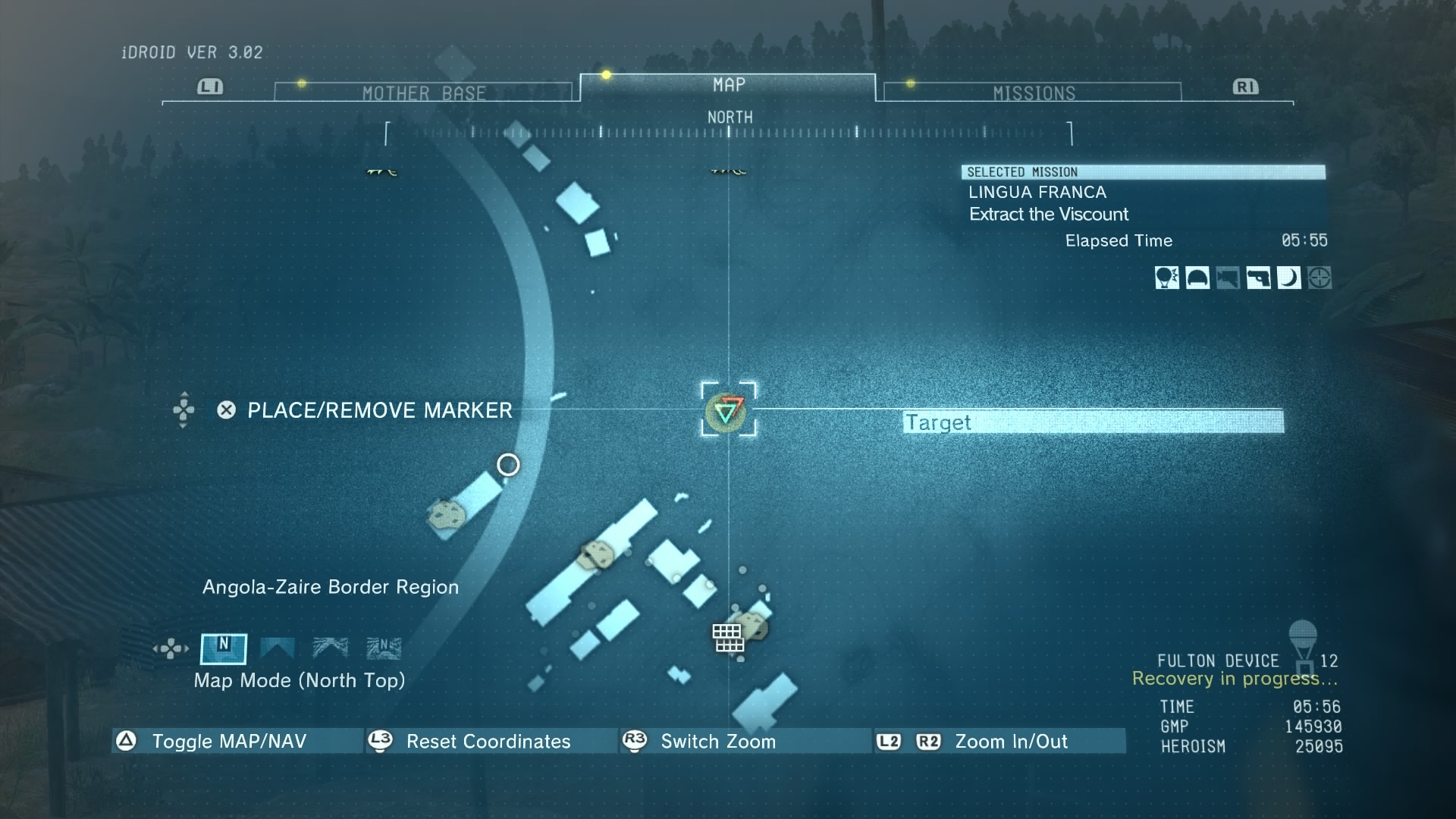Toggle the North Top map mode icon
Viewport: 1456px width, 819px height.
click(x=224, y=648)
